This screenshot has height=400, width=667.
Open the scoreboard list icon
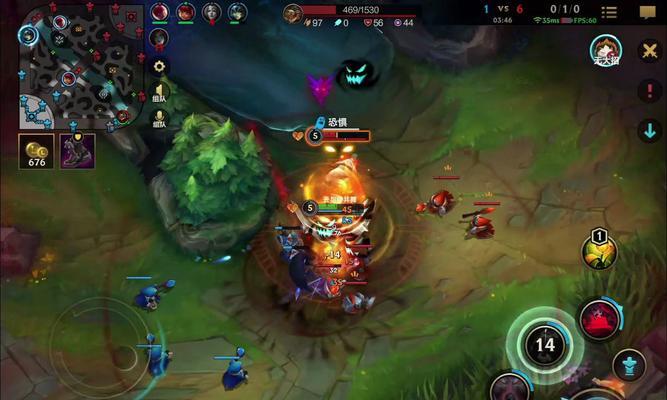tap(609, 13)
